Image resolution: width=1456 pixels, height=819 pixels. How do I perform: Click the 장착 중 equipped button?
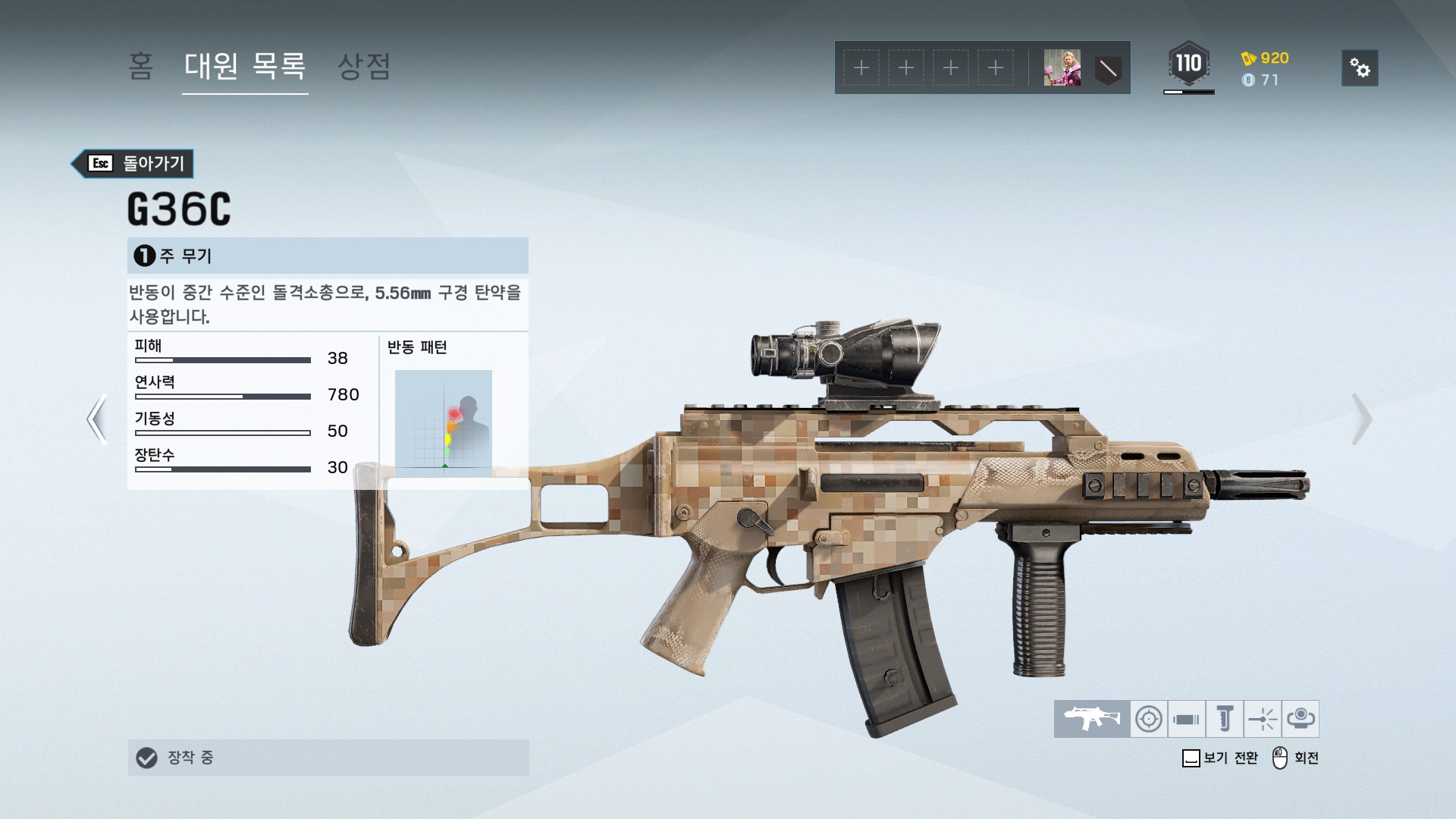[328, 757]
